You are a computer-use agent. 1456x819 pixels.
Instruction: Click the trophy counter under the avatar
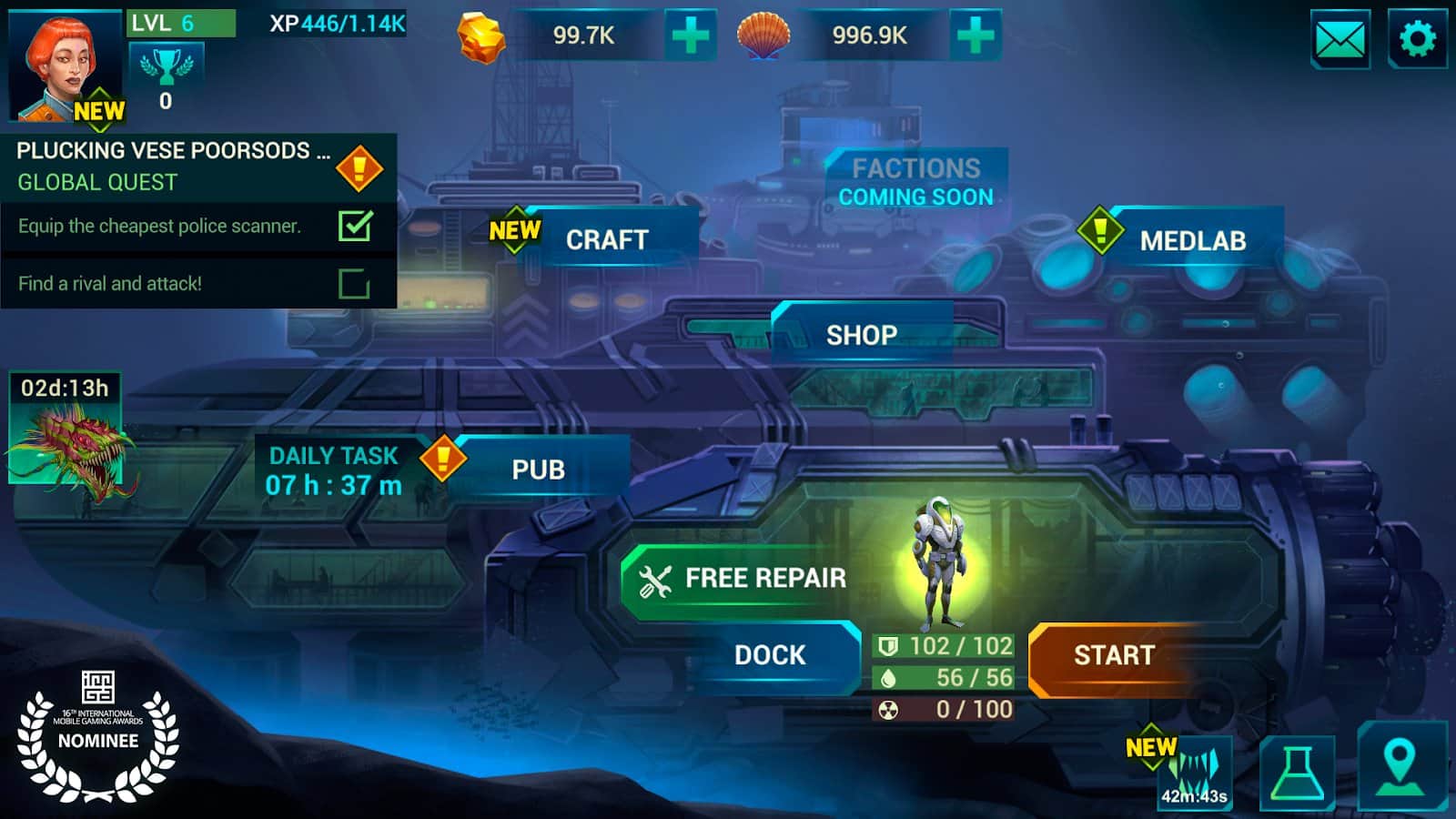tap(166, 76)
